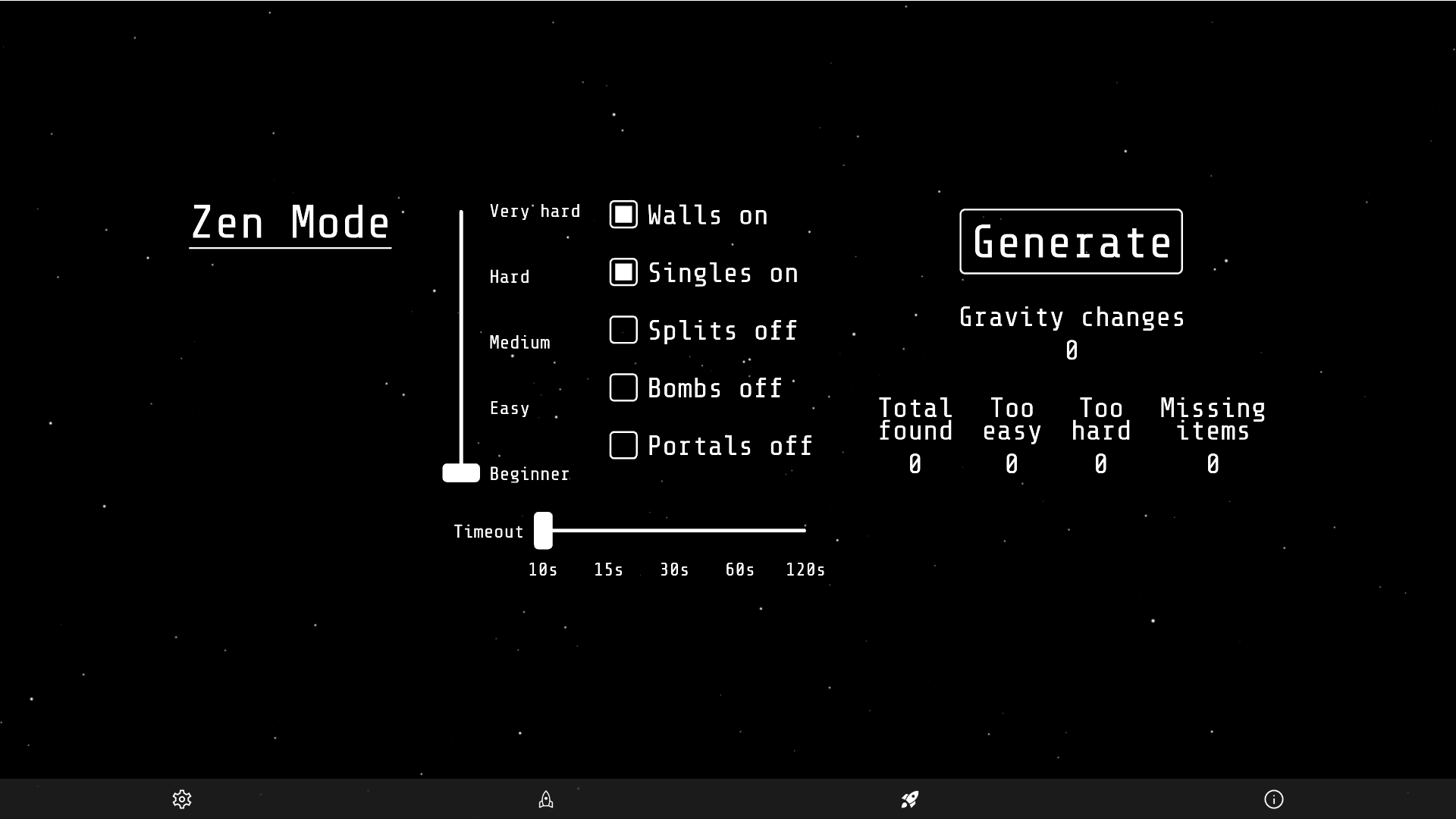
Task: Enable the Splits checkbox
Action: (623, 330)
